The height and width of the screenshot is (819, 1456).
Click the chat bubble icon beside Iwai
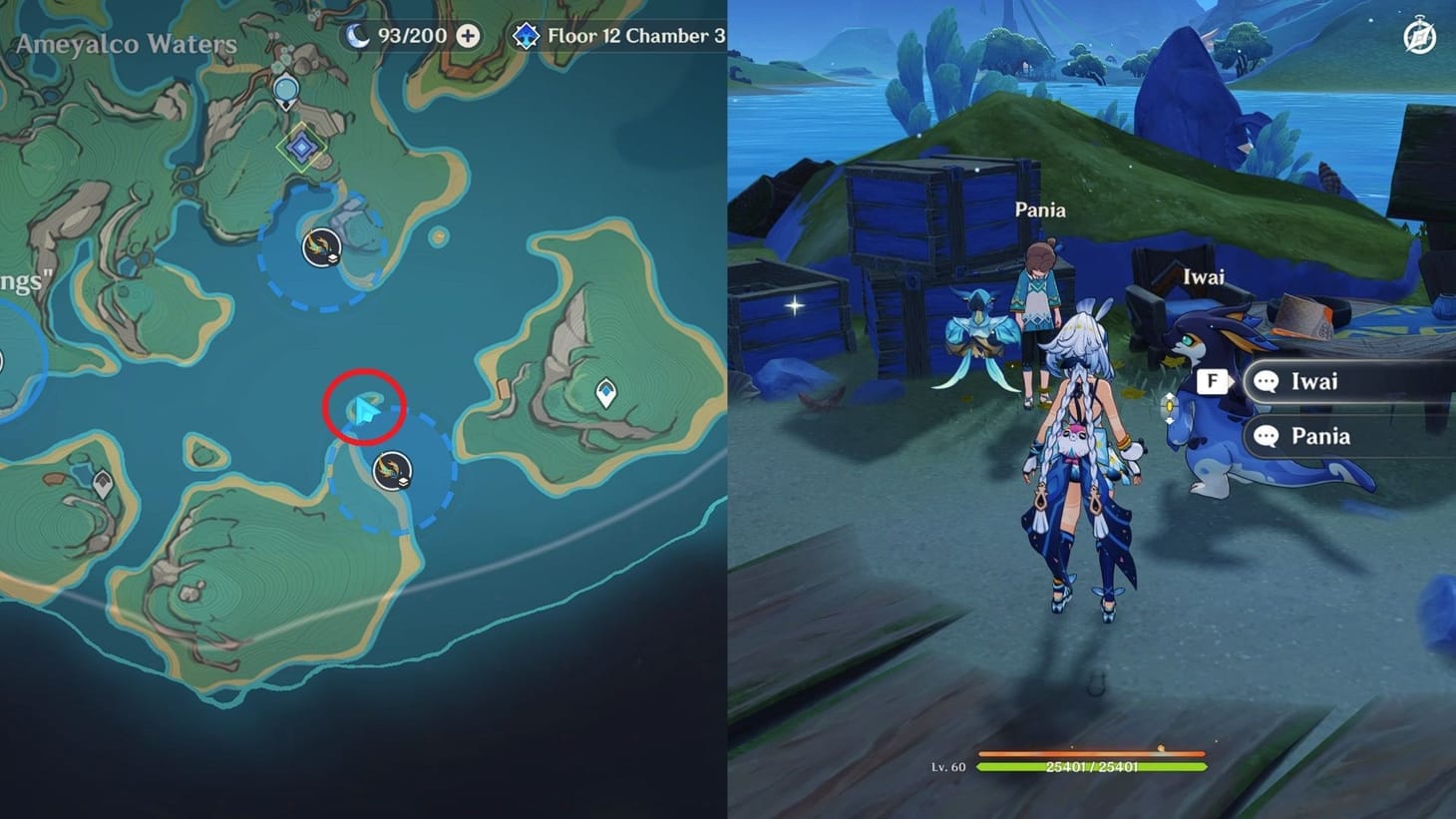click(1267, 381)
